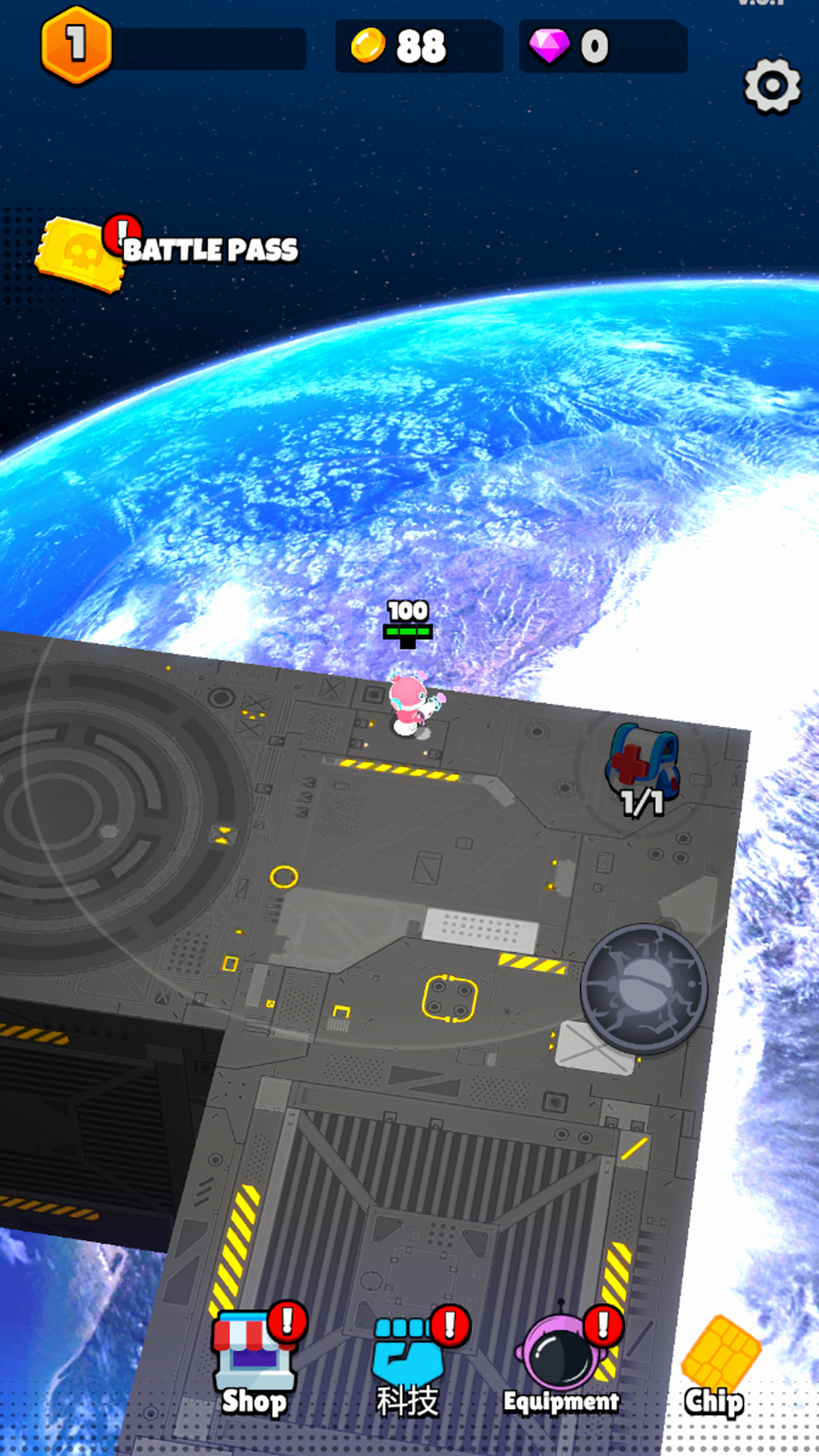Tap the pink gem currency counter
819x1456 pixels.
pos(602,46)
